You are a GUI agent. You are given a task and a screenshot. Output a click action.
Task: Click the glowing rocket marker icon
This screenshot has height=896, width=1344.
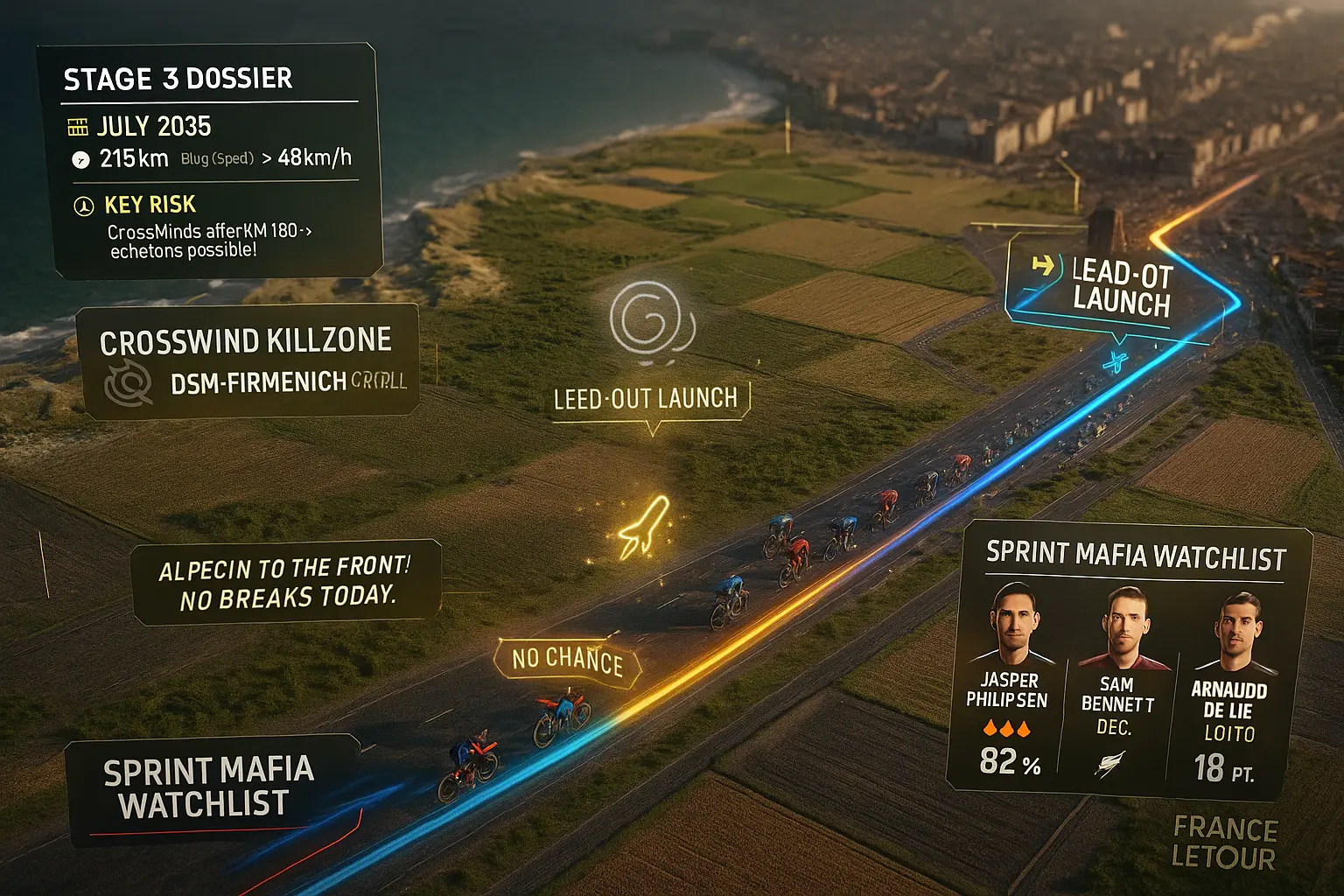(644, 528)
